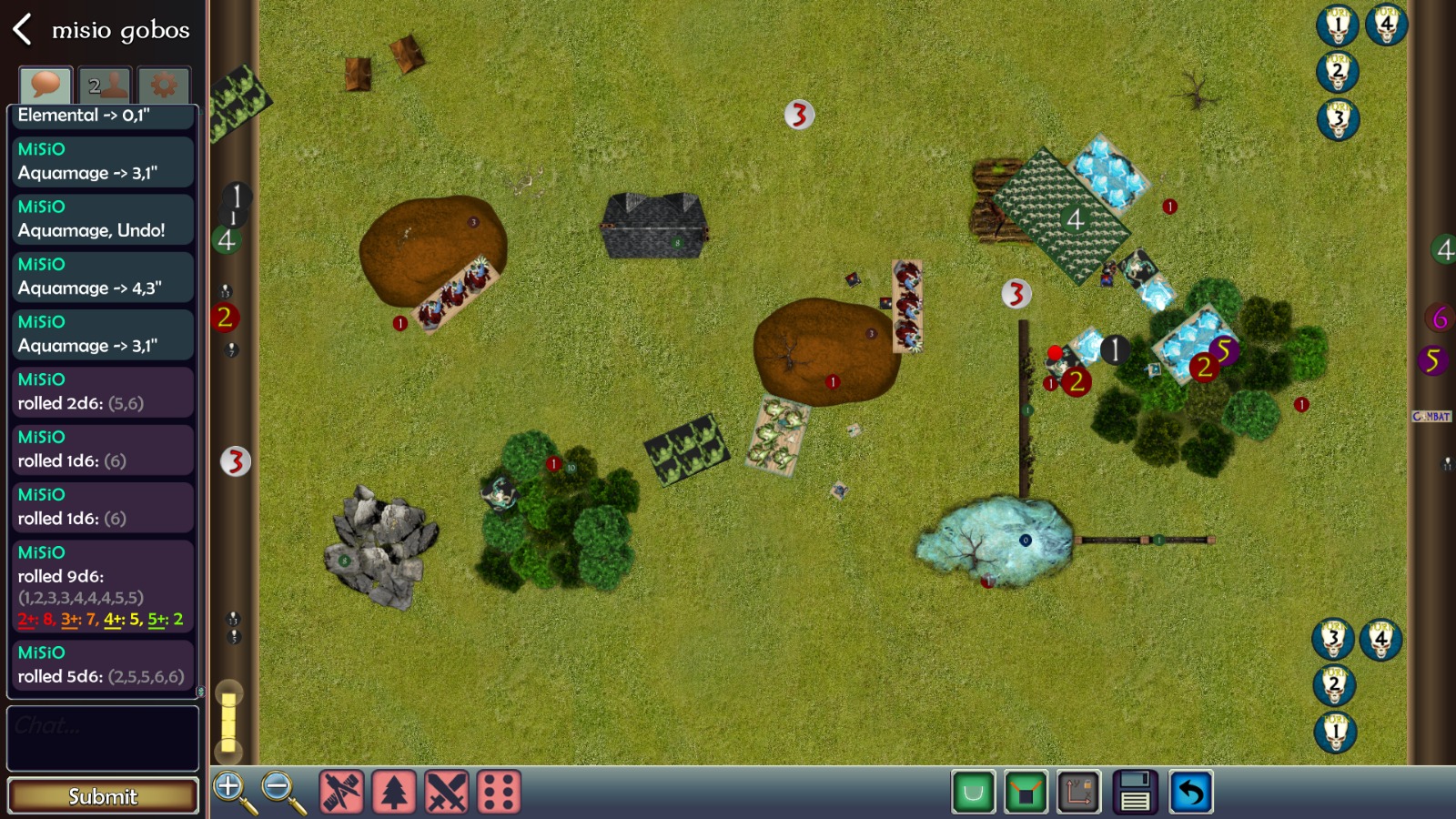
Task: Zoom out with the minus magnifier
Action: tap(282, 792)
